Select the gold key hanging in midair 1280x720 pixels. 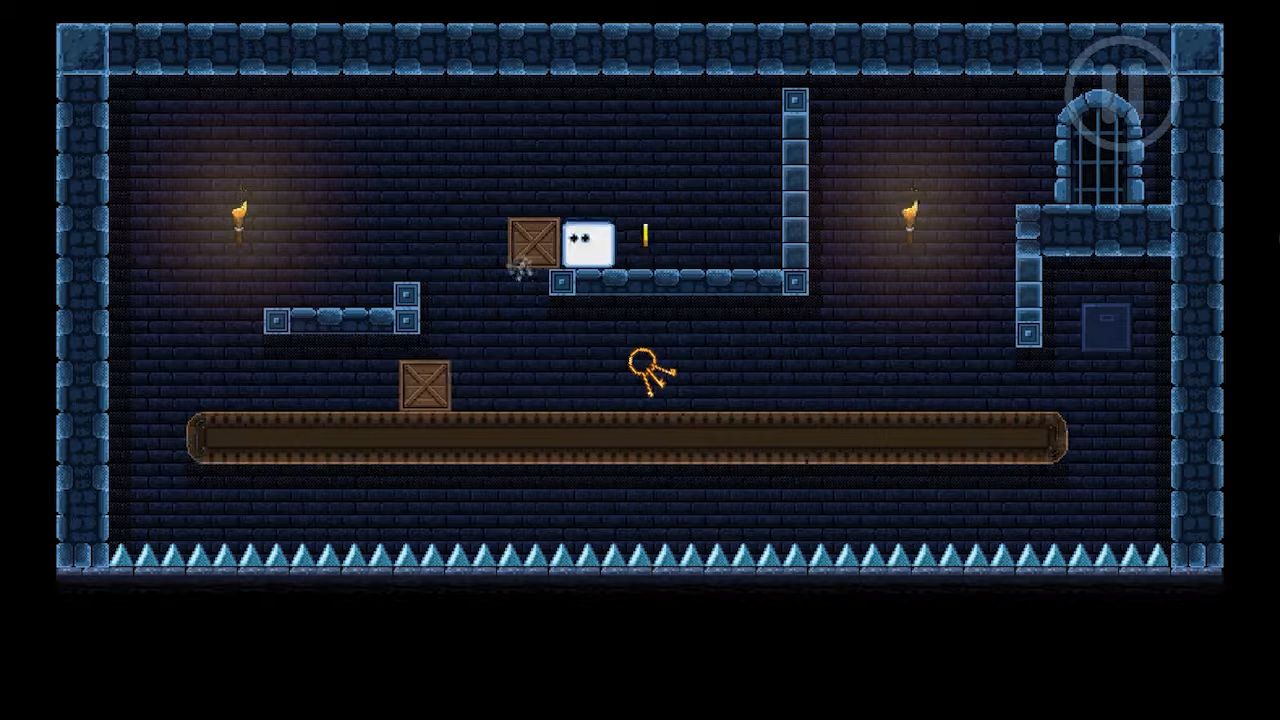[645, 370]
